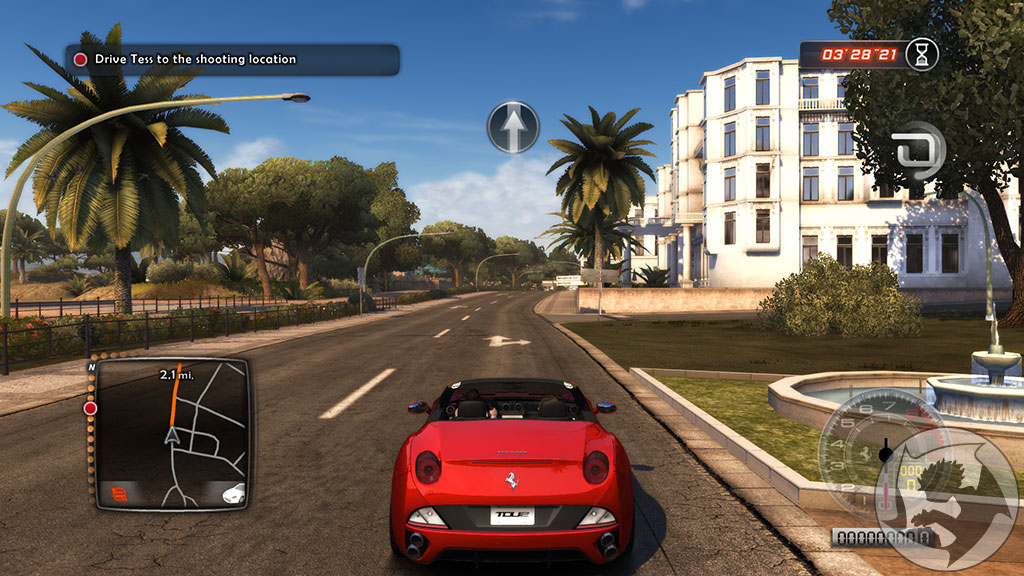Click the red destination marker on minimap edge
The height and width of the screenshot is (576, 1024).
(x=90, y=408)
